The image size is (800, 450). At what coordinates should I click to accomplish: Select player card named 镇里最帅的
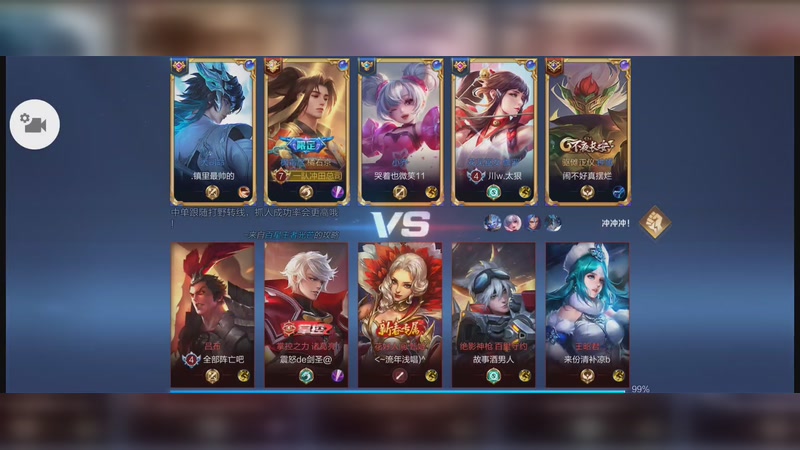coord(212,130)
